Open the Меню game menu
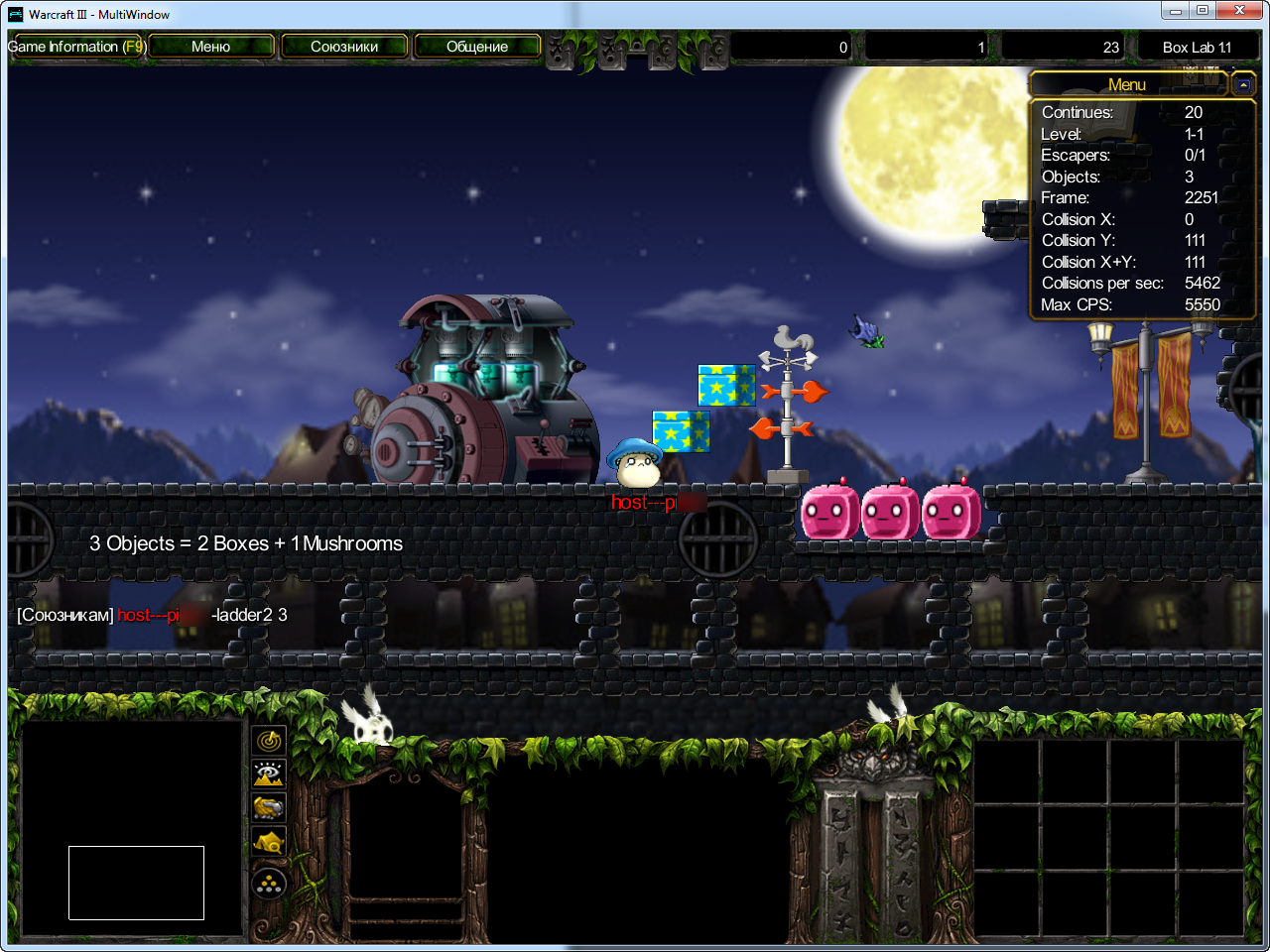This screenshot has height=952, width=1270. tap(211, 47)
